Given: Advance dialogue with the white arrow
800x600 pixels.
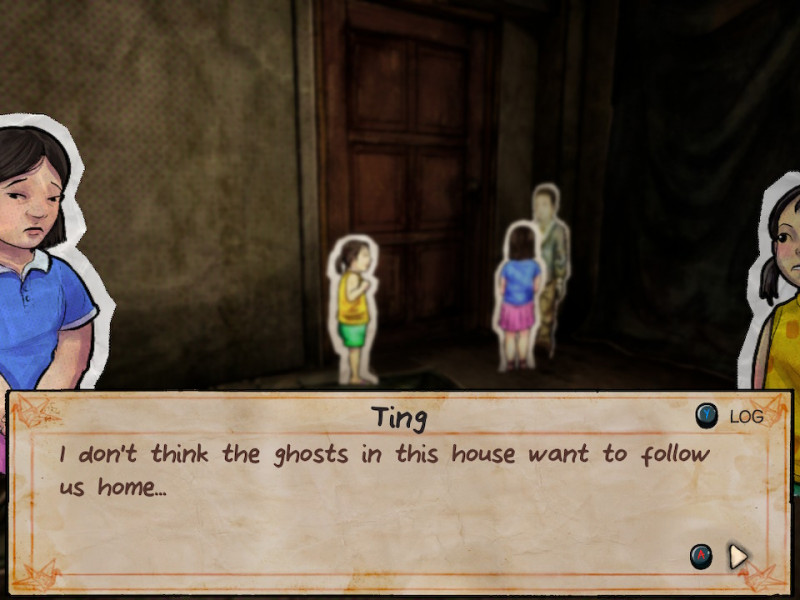Looking at the screenshot, I should coord(738,556).
